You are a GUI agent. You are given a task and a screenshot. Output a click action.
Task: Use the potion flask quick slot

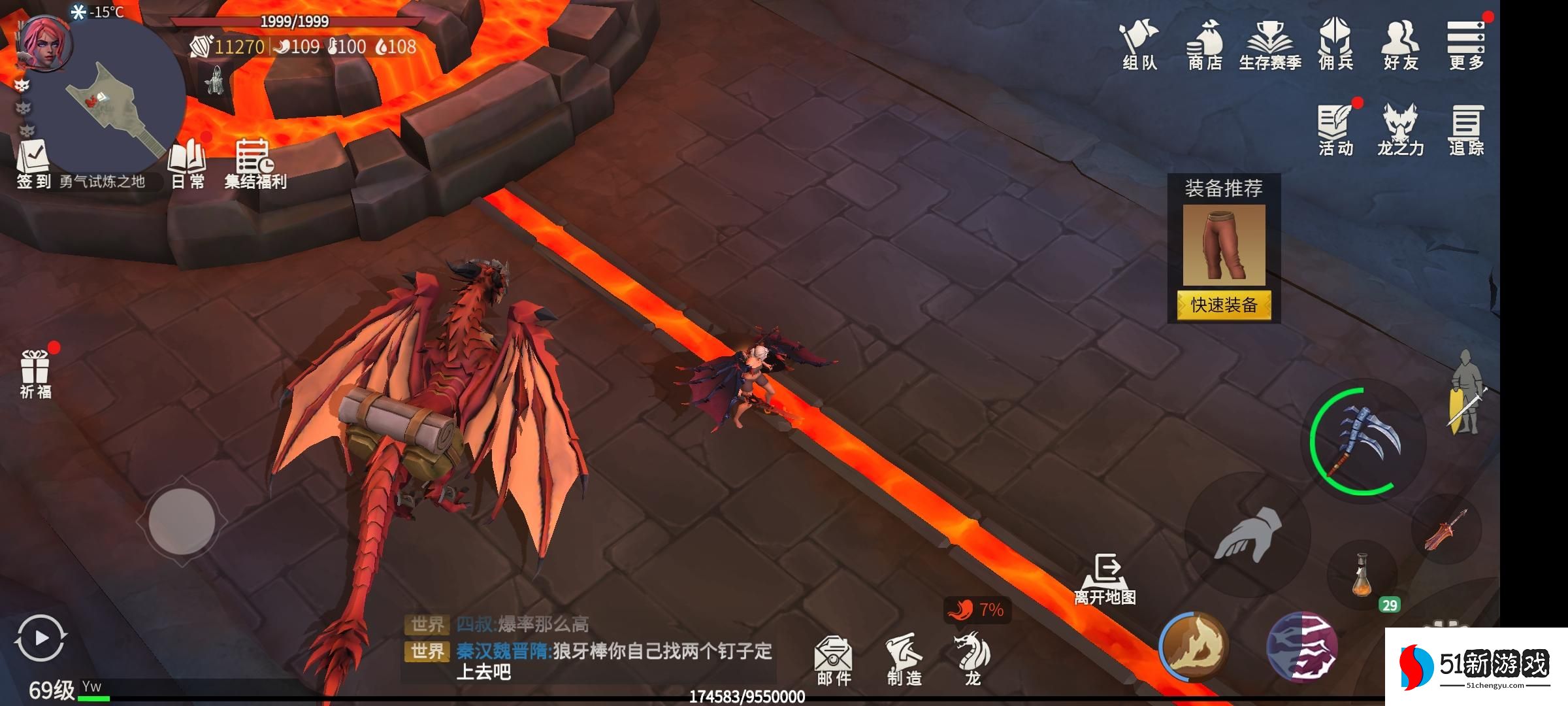pyautogui.click(x=1362, y=575)
